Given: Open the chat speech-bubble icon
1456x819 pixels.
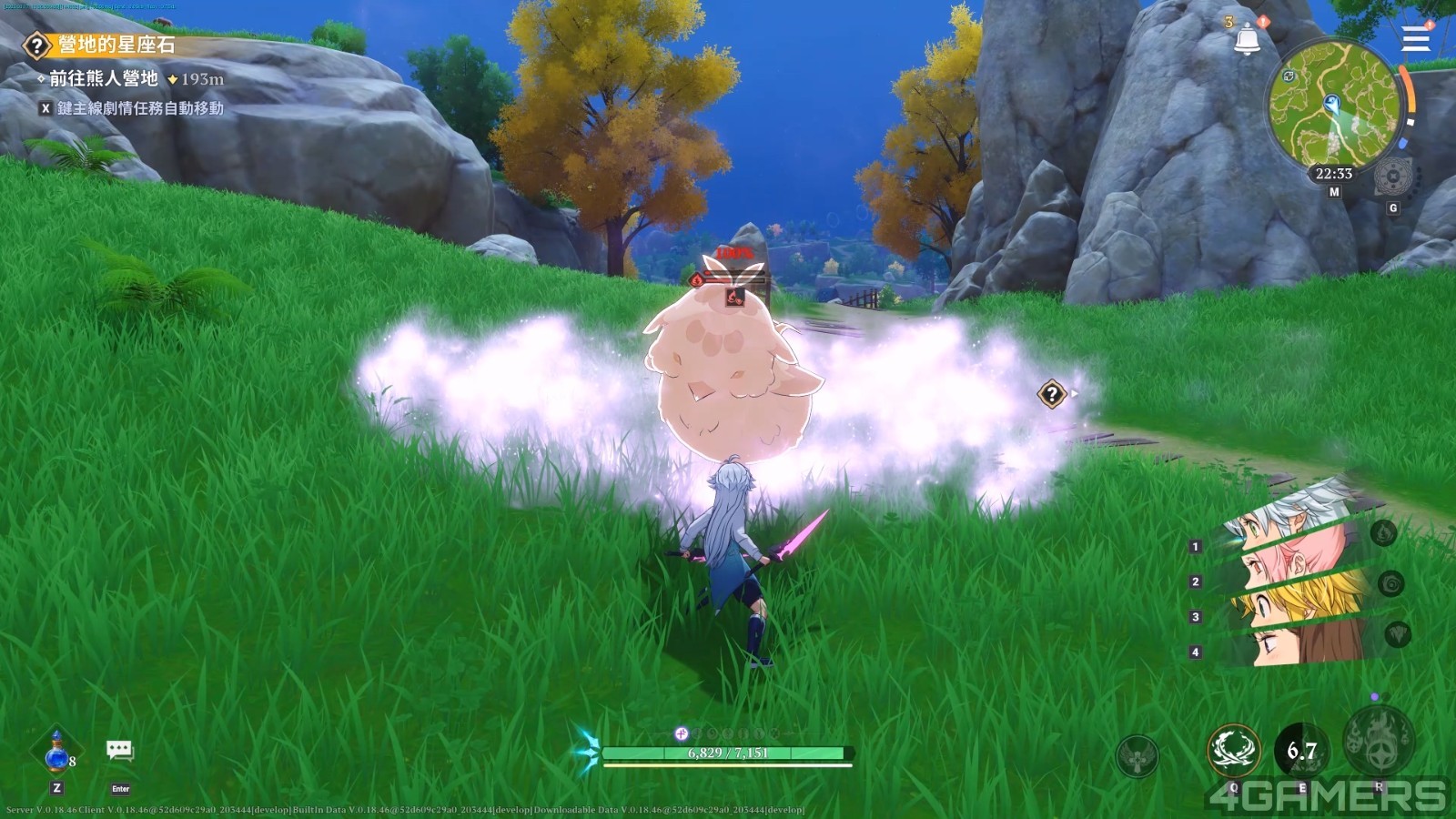Looking at the screenshot, I should coord(119,750).
